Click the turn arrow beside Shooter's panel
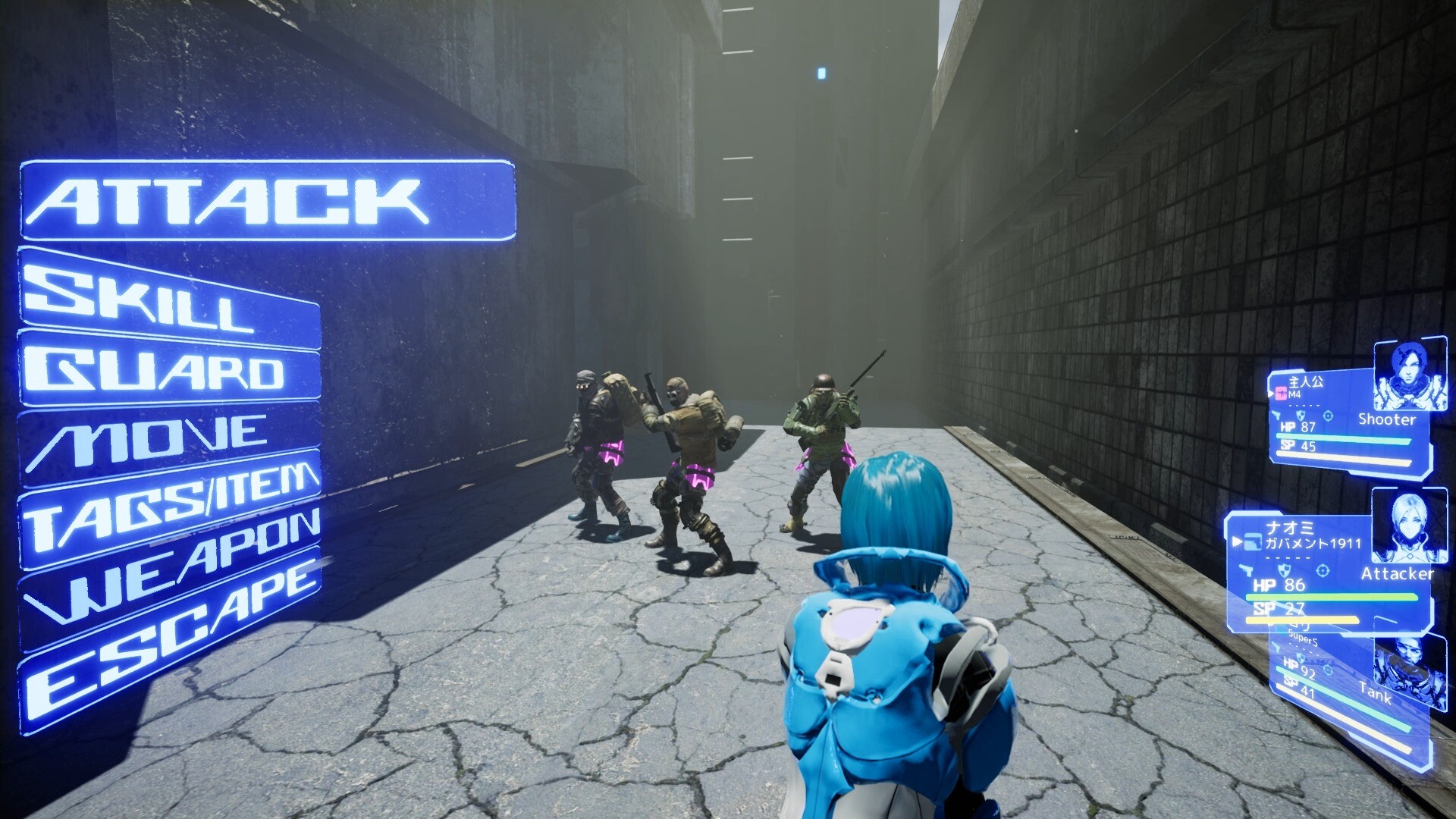The width and height of the screenshot is (1456, 819). (x=1270, y=395)
